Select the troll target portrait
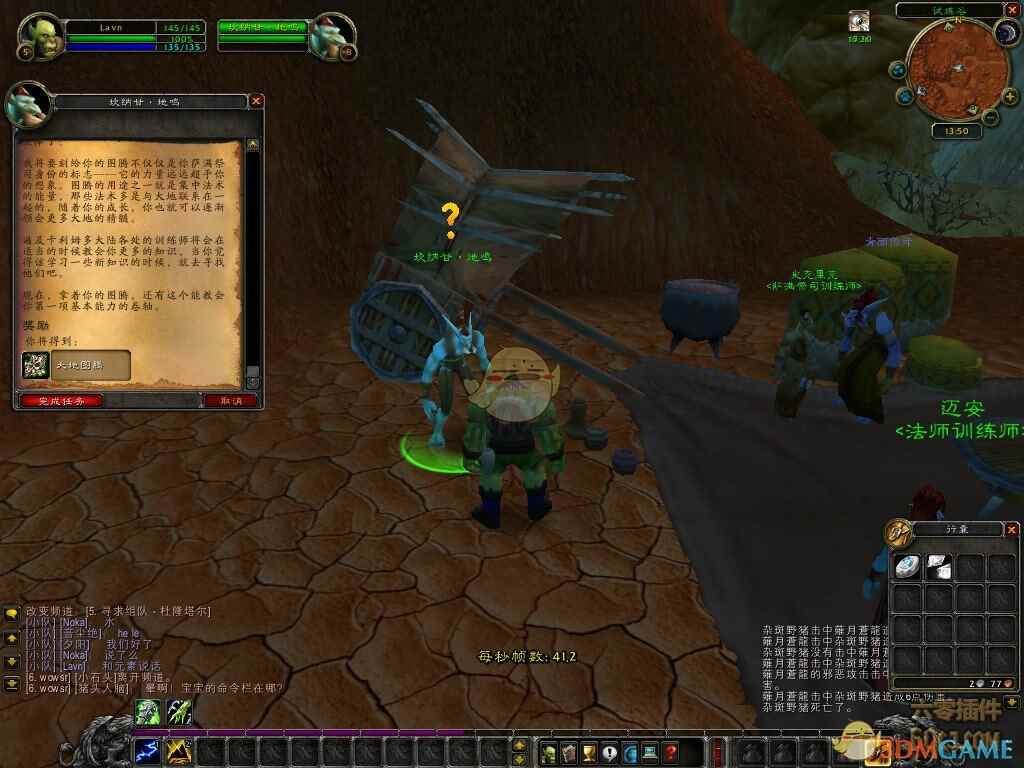Screen dimensions: 1024x768 [331, 36]
